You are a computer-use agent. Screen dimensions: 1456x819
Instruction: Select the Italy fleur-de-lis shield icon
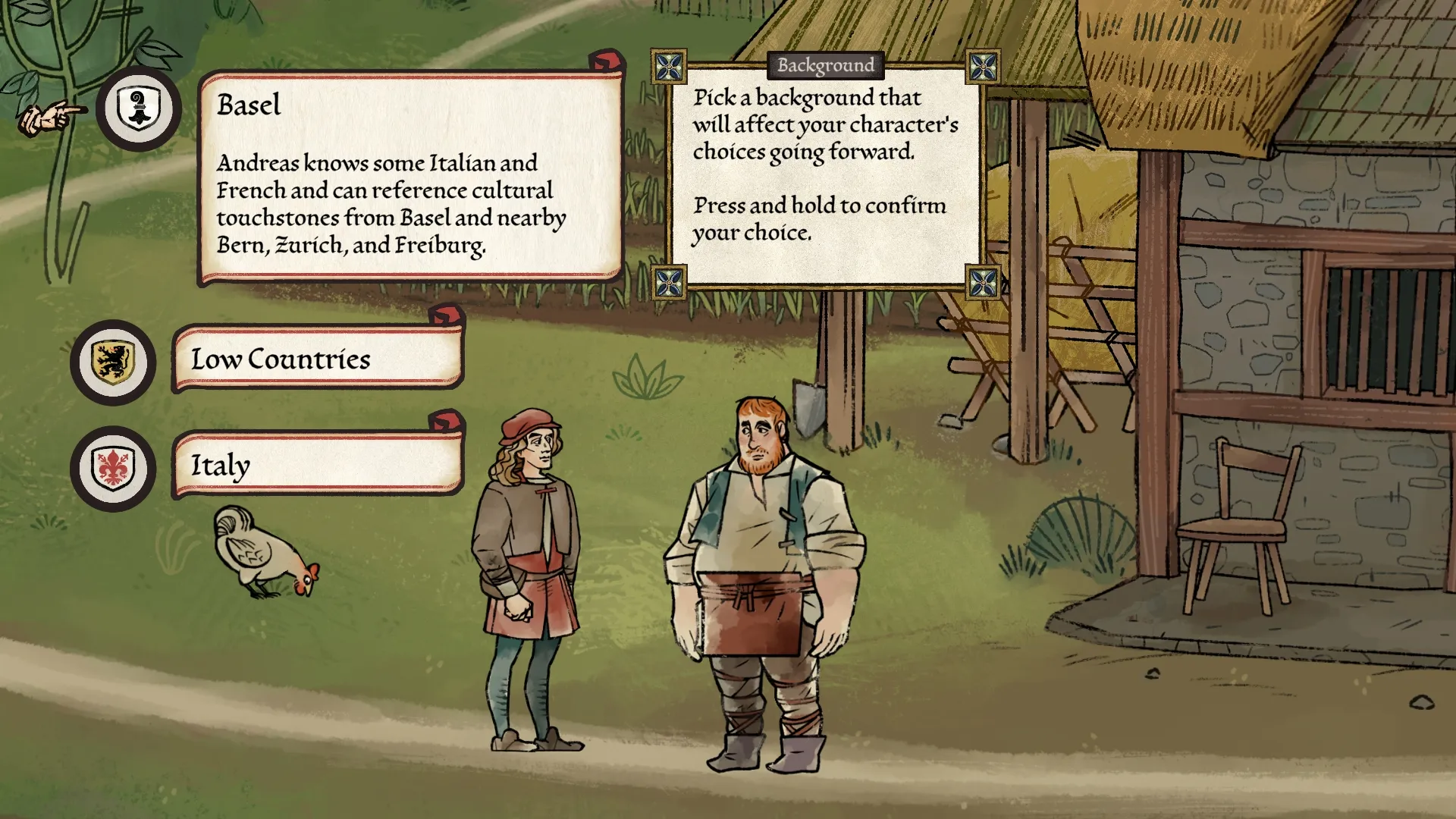click(112, 468)
